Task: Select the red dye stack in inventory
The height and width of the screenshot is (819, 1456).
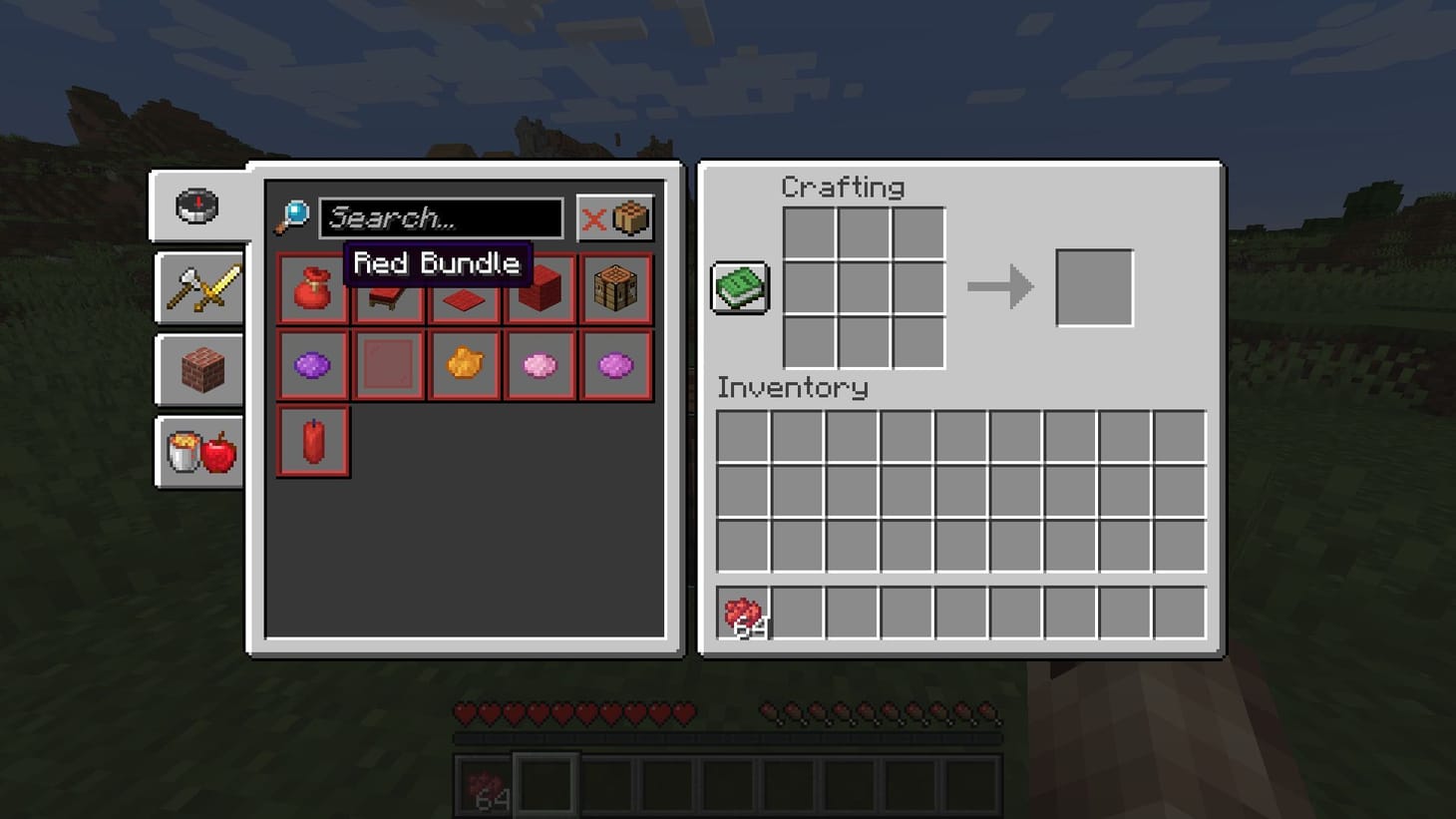Action: (741, 610)
